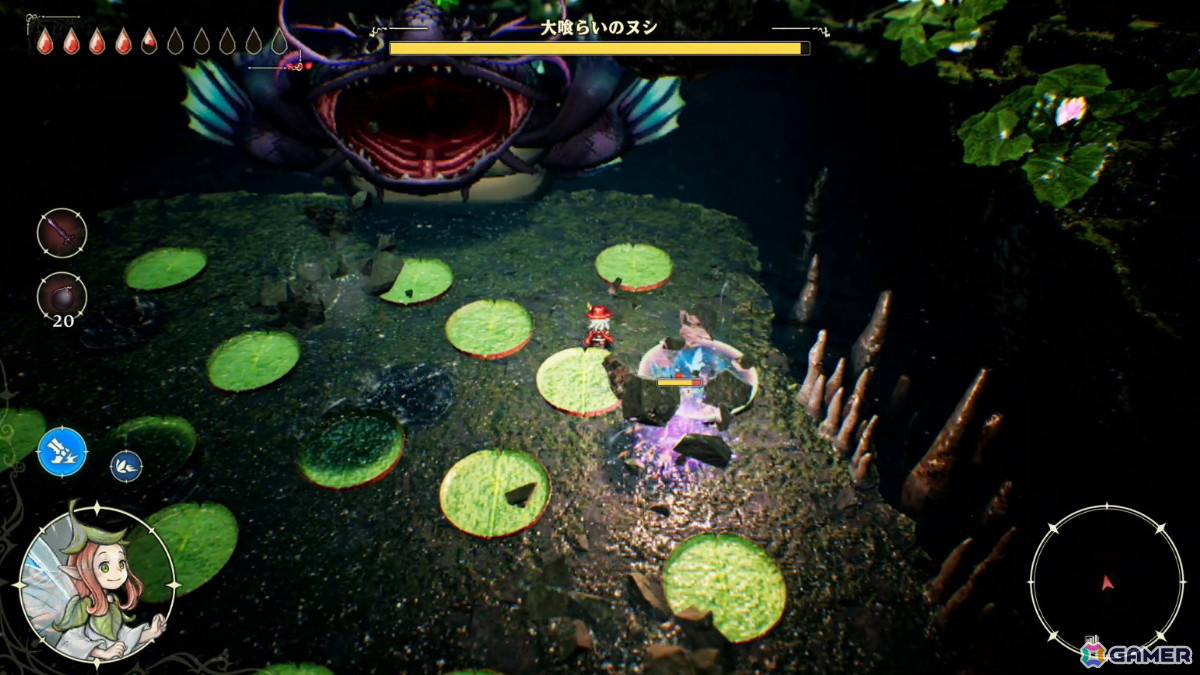Select the sword weapon icon
The width and height of the screenshot is (1200, 675).
62,232
